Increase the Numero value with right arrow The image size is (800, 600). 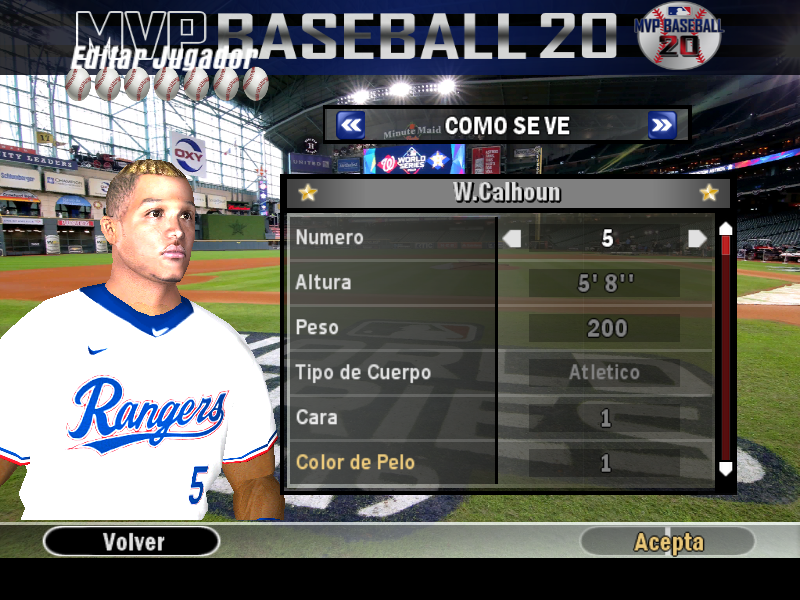tap(697, 238)
